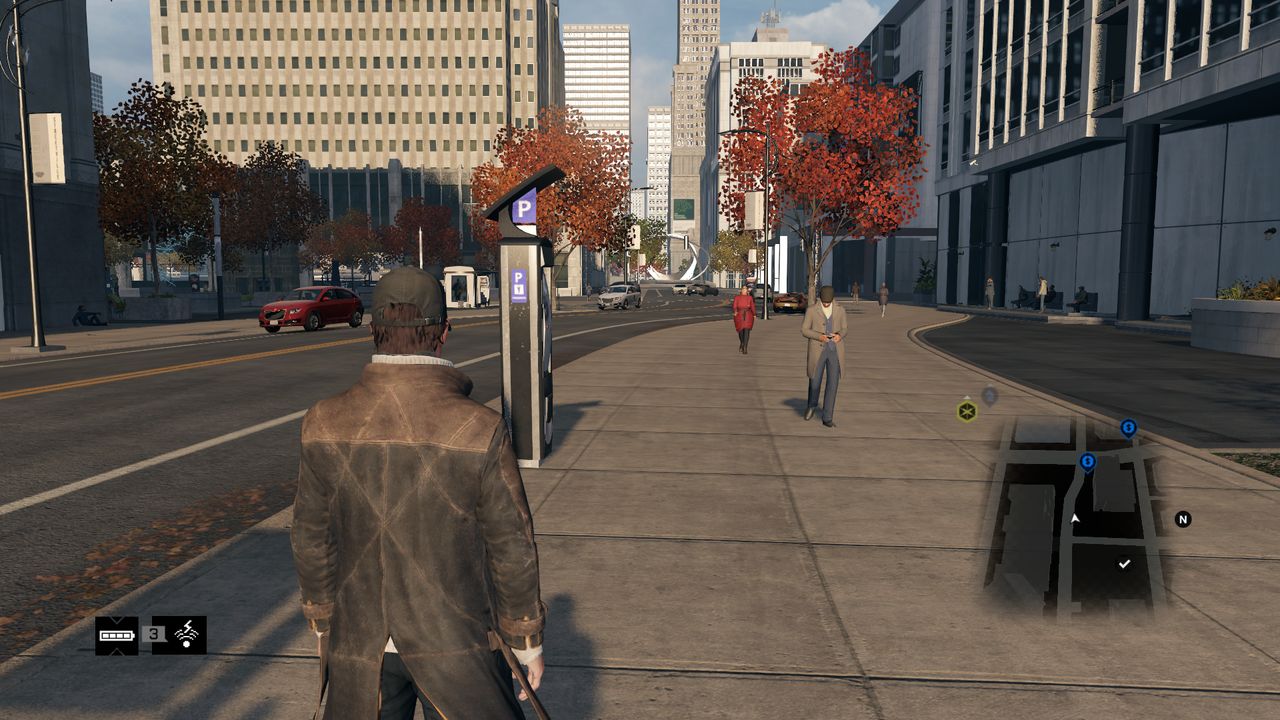Image resolution: width=1280 pixels, height=720 pixels.
Task: Select the yellow hexagon marker
Action: pos(967,411)
